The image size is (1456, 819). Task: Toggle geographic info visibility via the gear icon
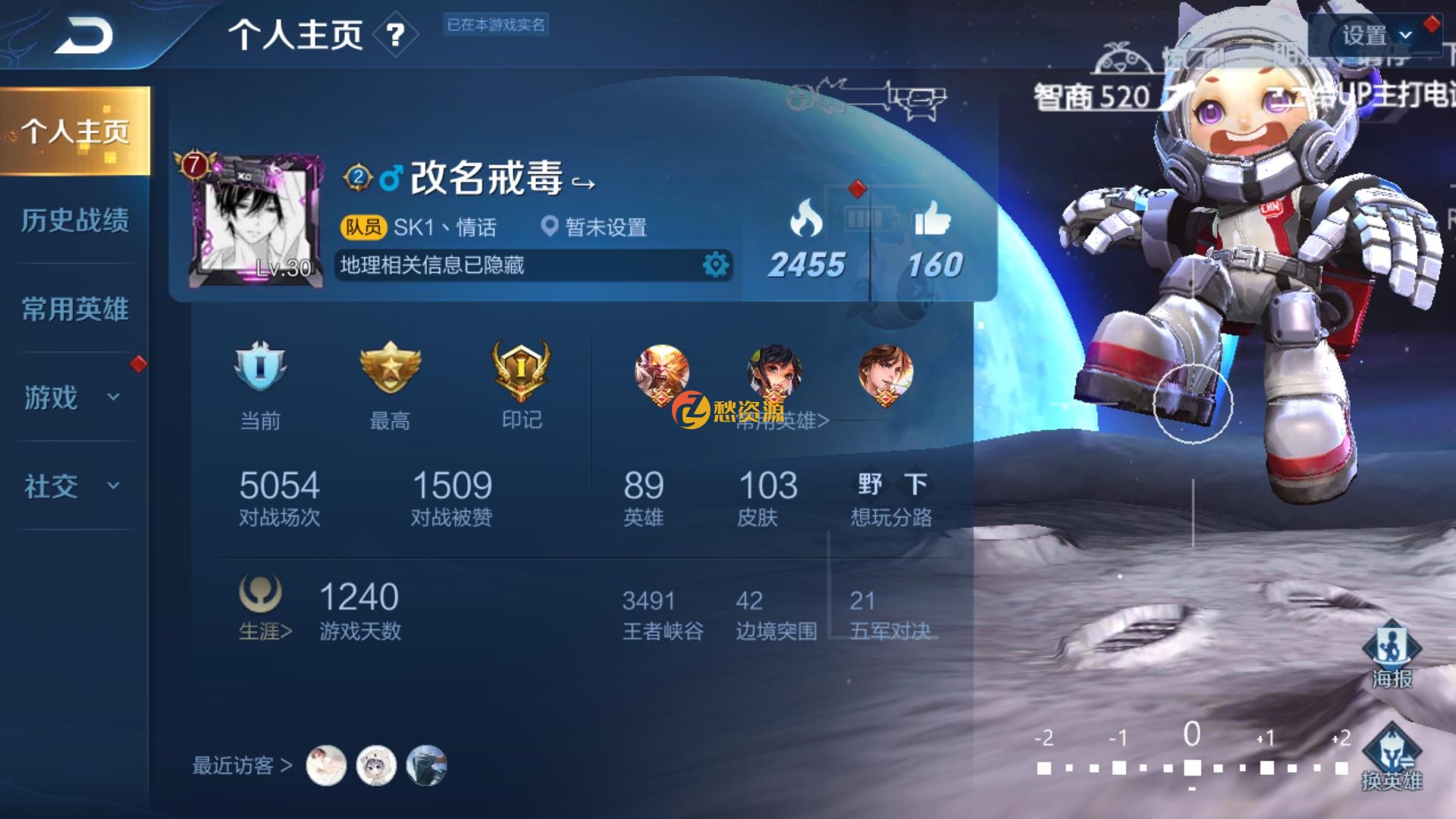714,265
